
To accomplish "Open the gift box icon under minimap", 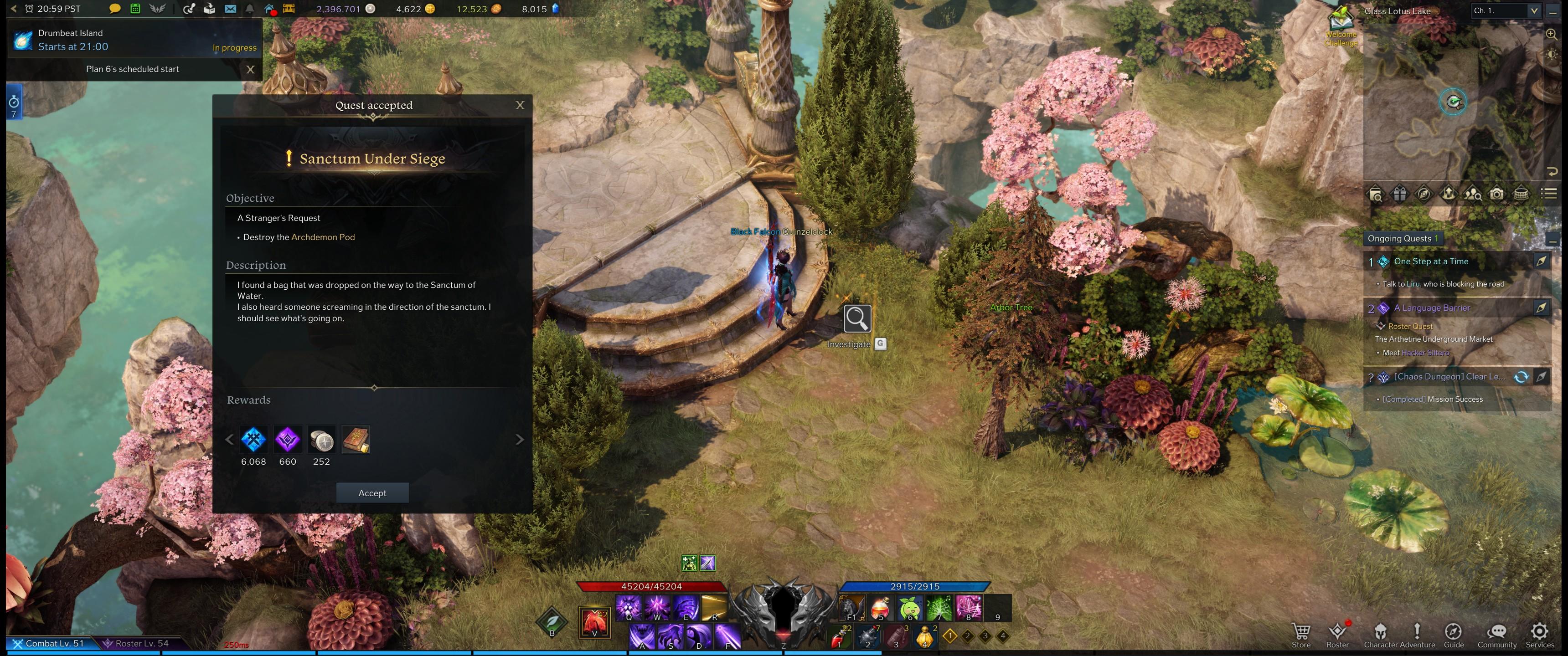I will click(1400, 194).
